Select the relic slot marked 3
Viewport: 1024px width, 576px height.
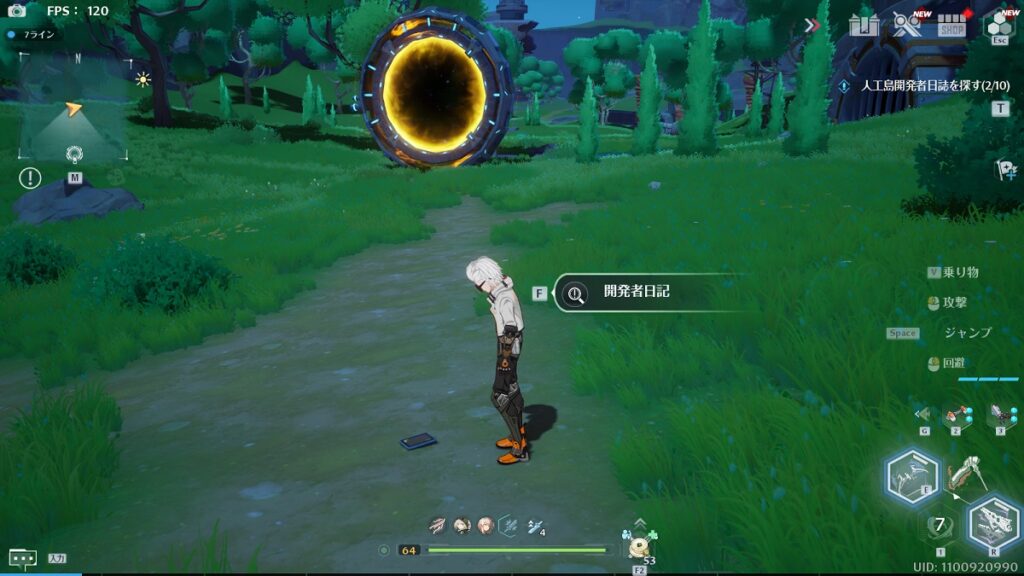[1000, 414]
